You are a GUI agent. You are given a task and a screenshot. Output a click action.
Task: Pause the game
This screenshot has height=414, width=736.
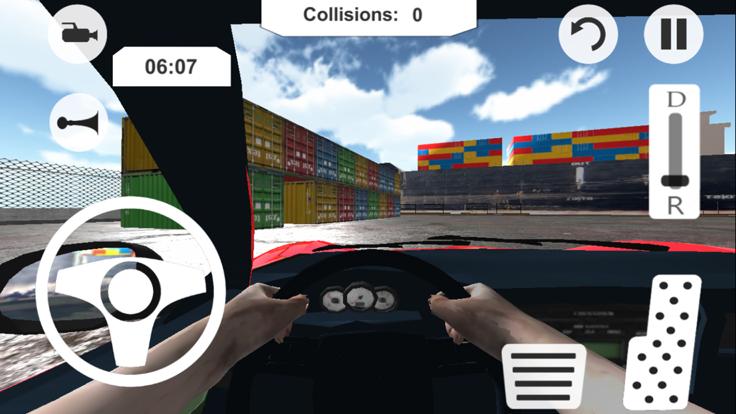(x=673, y=34)
